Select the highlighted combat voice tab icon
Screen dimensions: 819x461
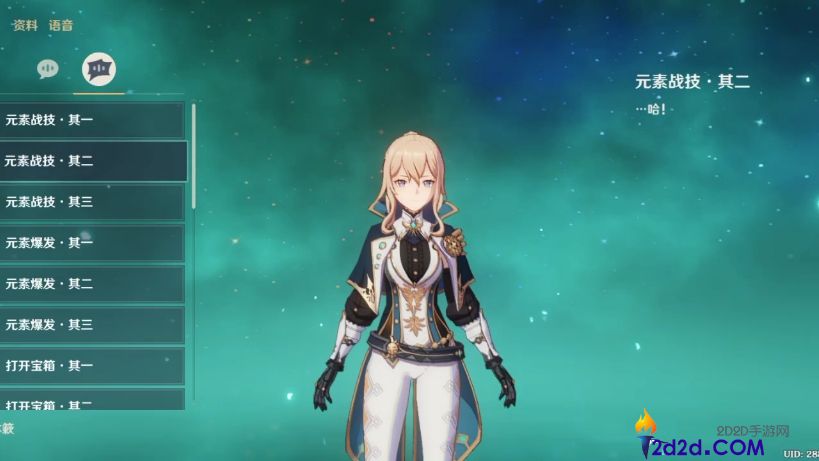point(99,68)
